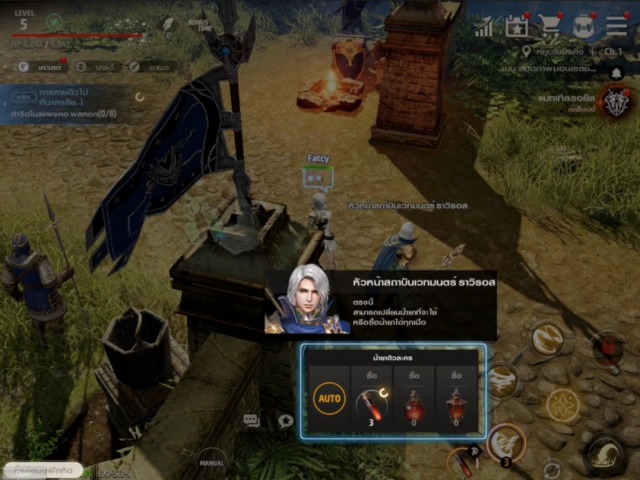640x480 pixels.
Task: Select the red potion vial with count 3
Action: point(371,404)
